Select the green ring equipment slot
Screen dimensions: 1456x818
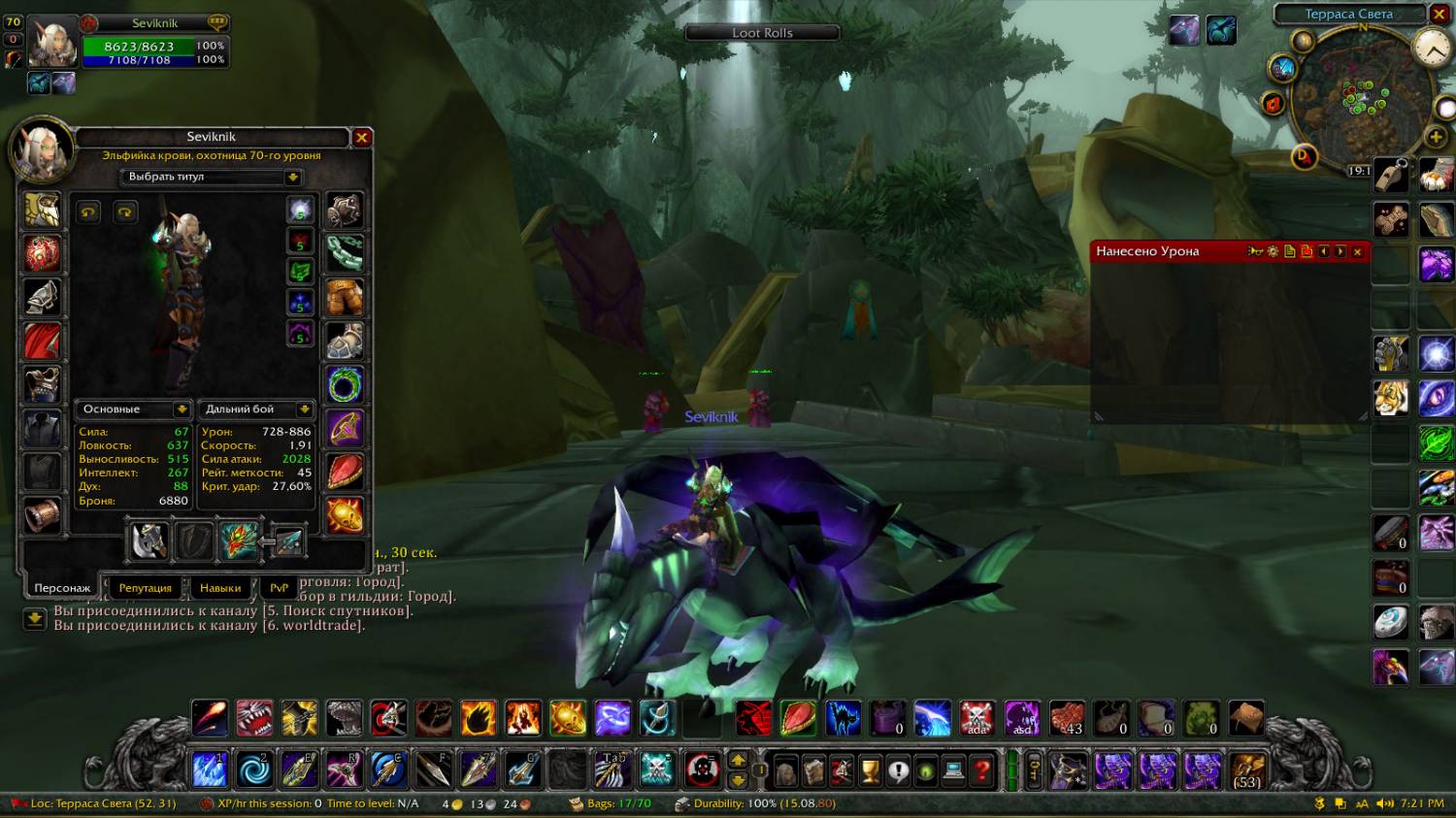pyautogui.click(x=345, y=385)
